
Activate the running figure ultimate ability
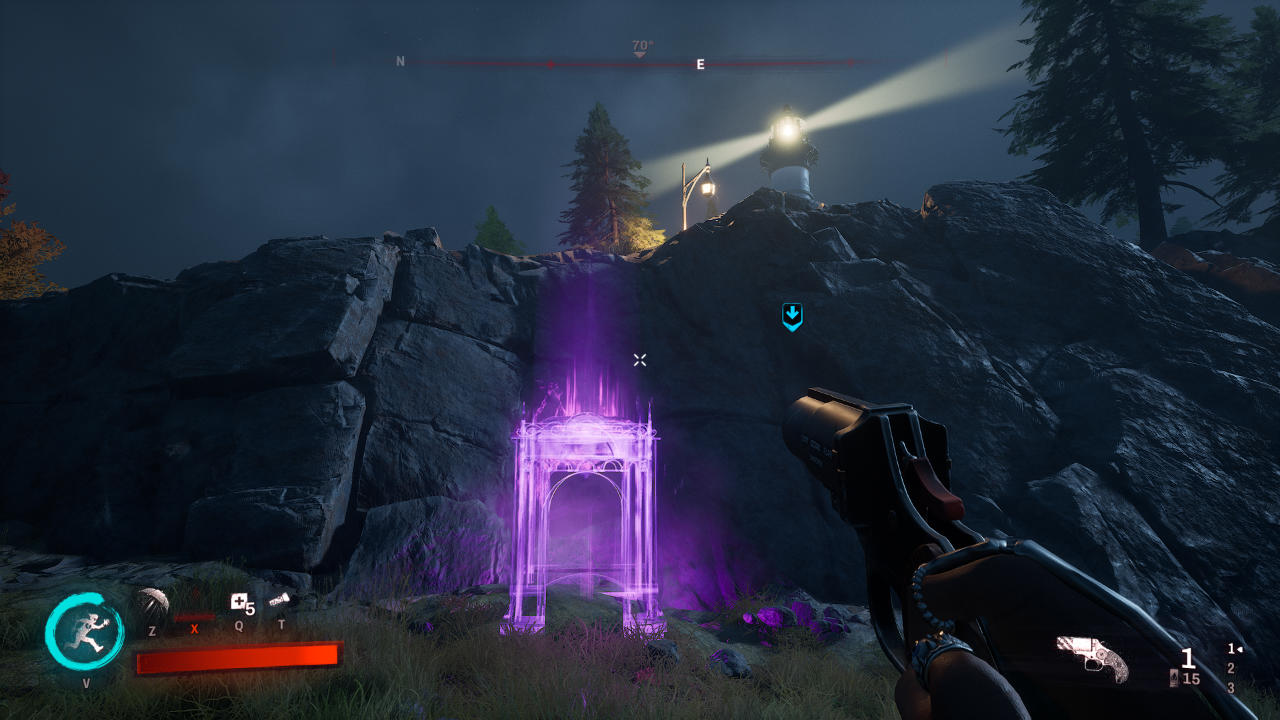85,633
